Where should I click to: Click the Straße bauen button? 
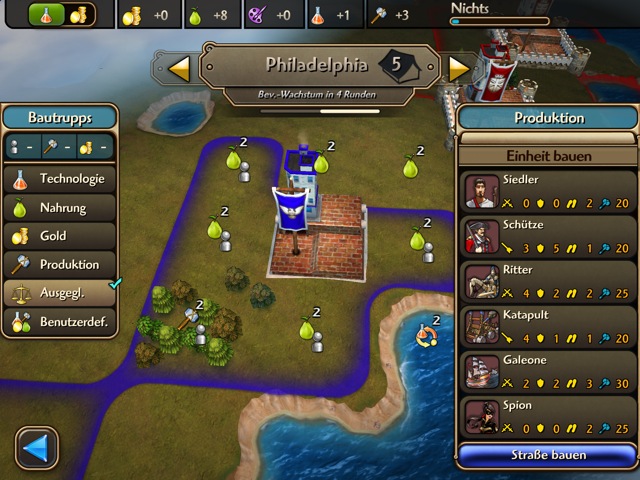tap(548, 455)
